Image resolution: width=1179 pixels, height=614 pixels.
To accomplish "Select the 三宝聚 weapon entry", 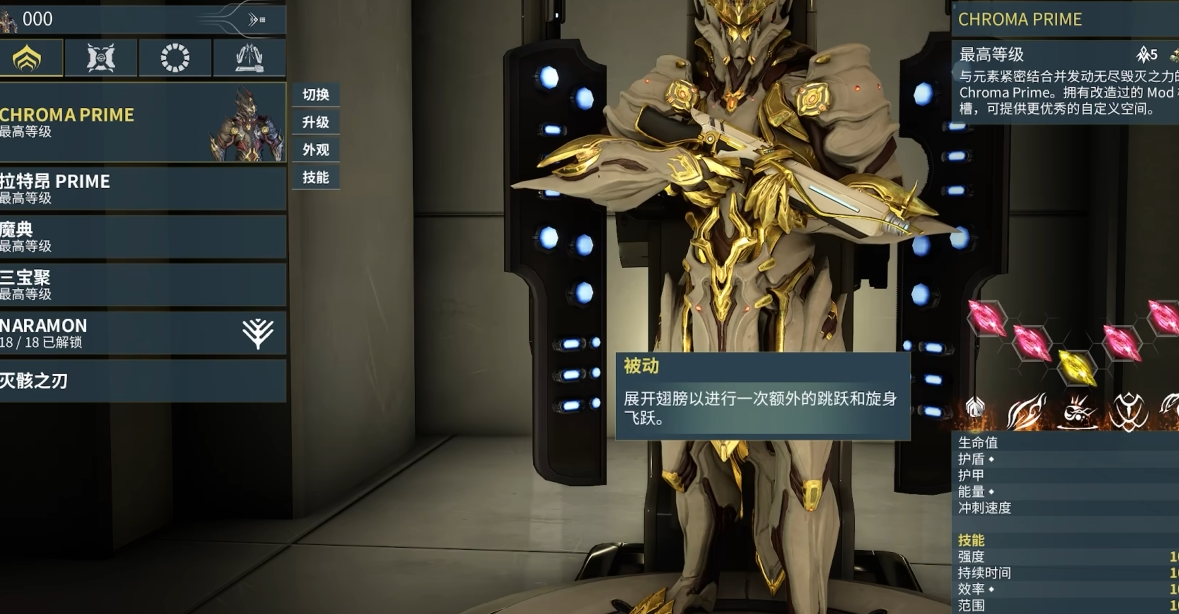I will (x=140, y=284).
